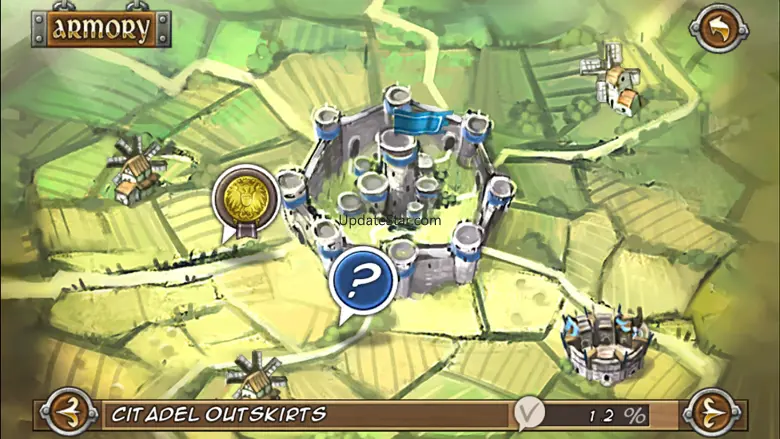Screen dimensions: 780x439
Task: Open the blue question mark marker
Action: click(x=363, y=278)
